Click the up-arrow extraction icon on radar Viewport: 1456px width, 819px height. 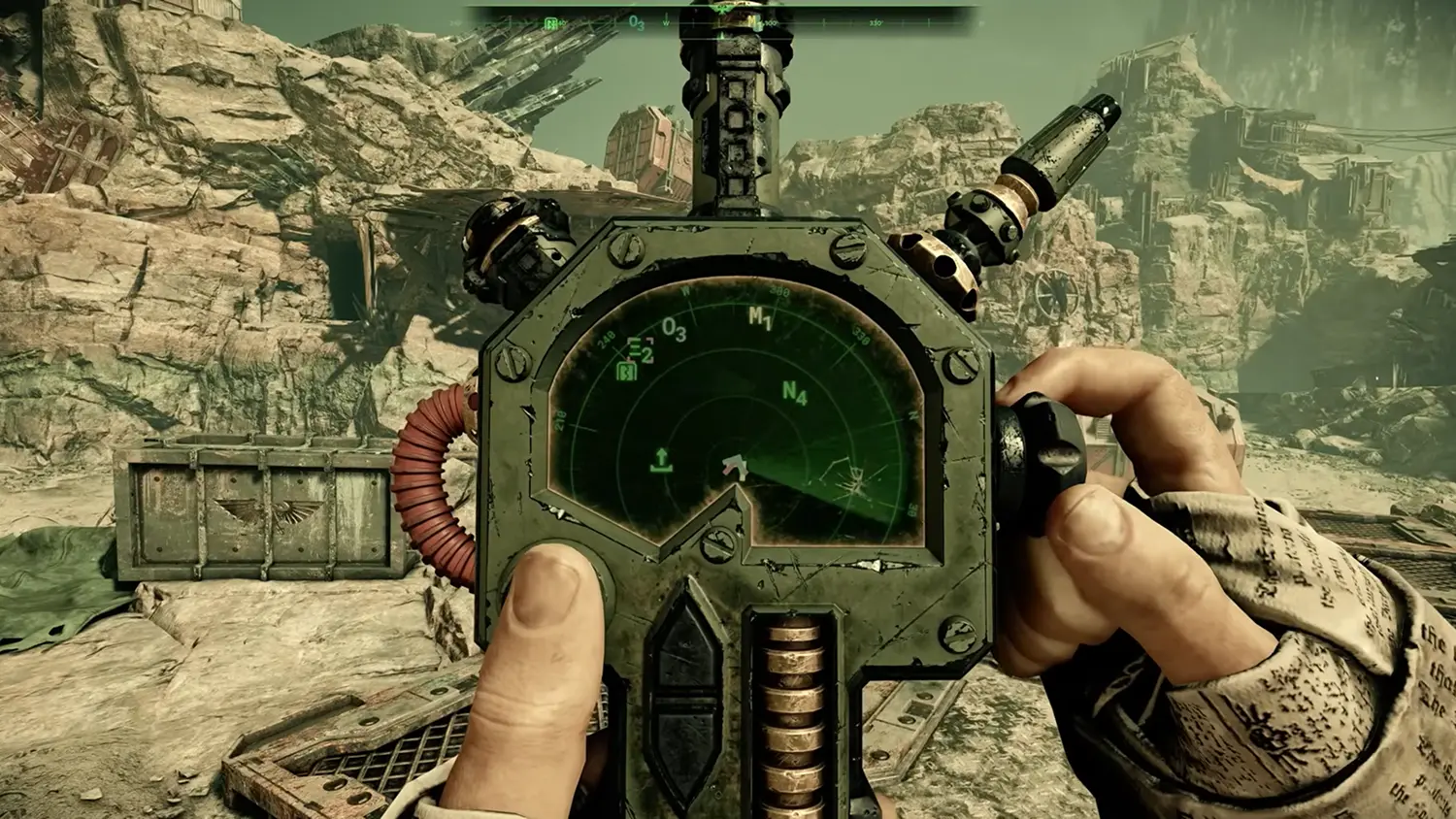662,460
